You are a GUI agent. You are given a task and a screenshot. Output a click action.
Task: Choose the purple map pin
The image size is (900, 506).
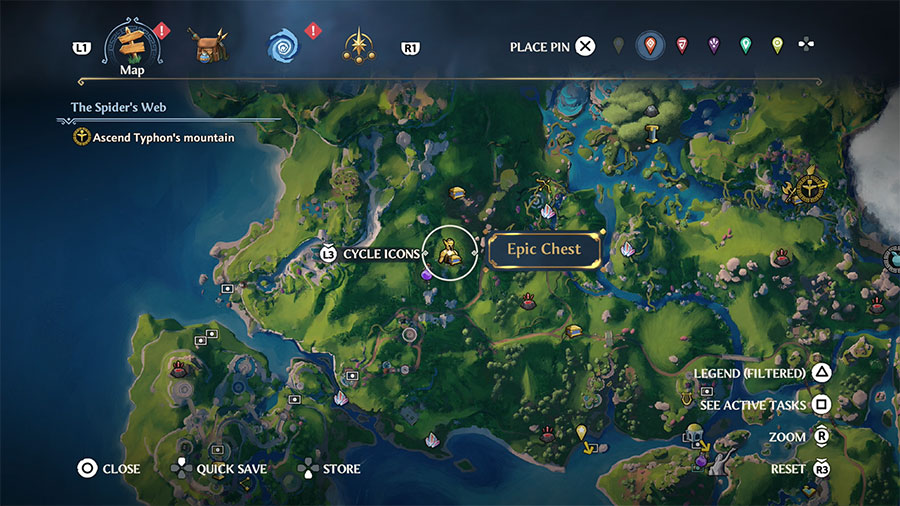[713, 46]
